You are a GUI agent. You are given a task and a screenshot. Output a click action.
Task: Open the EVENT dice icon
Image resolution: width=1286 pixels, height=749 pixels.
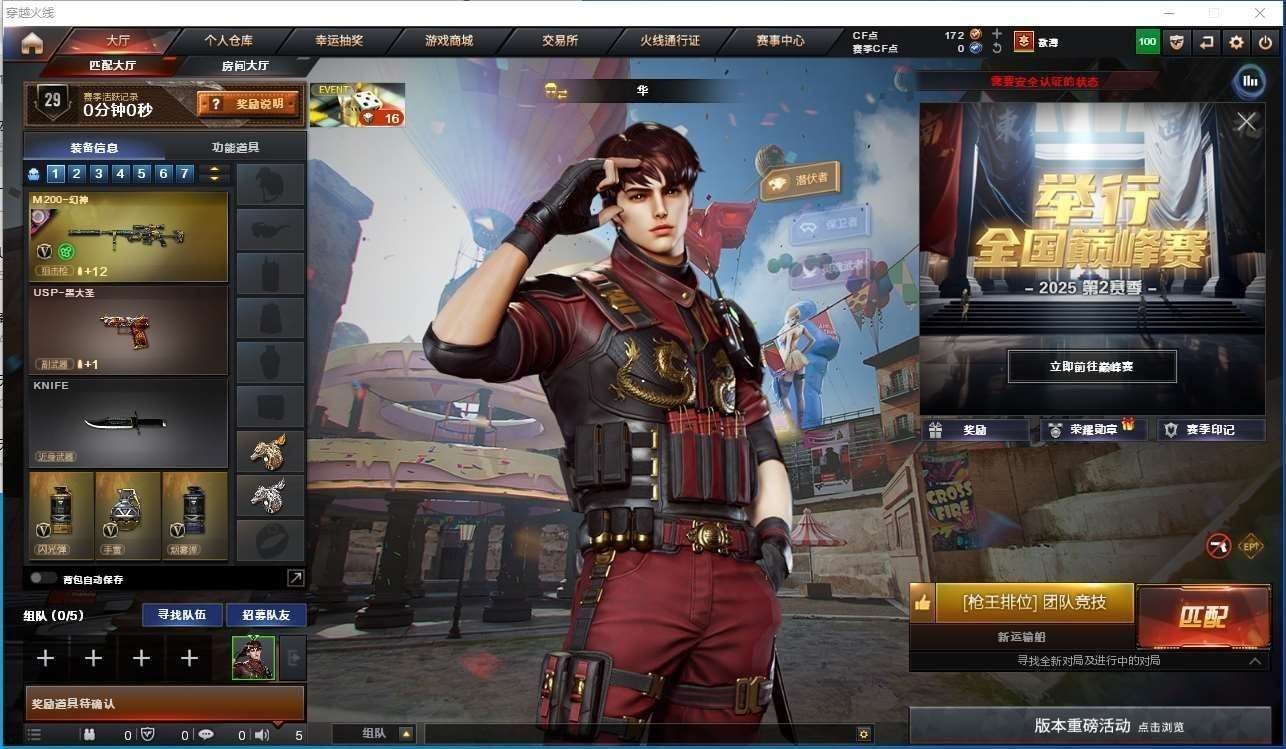pyautogui.click(x=357, y=104)
